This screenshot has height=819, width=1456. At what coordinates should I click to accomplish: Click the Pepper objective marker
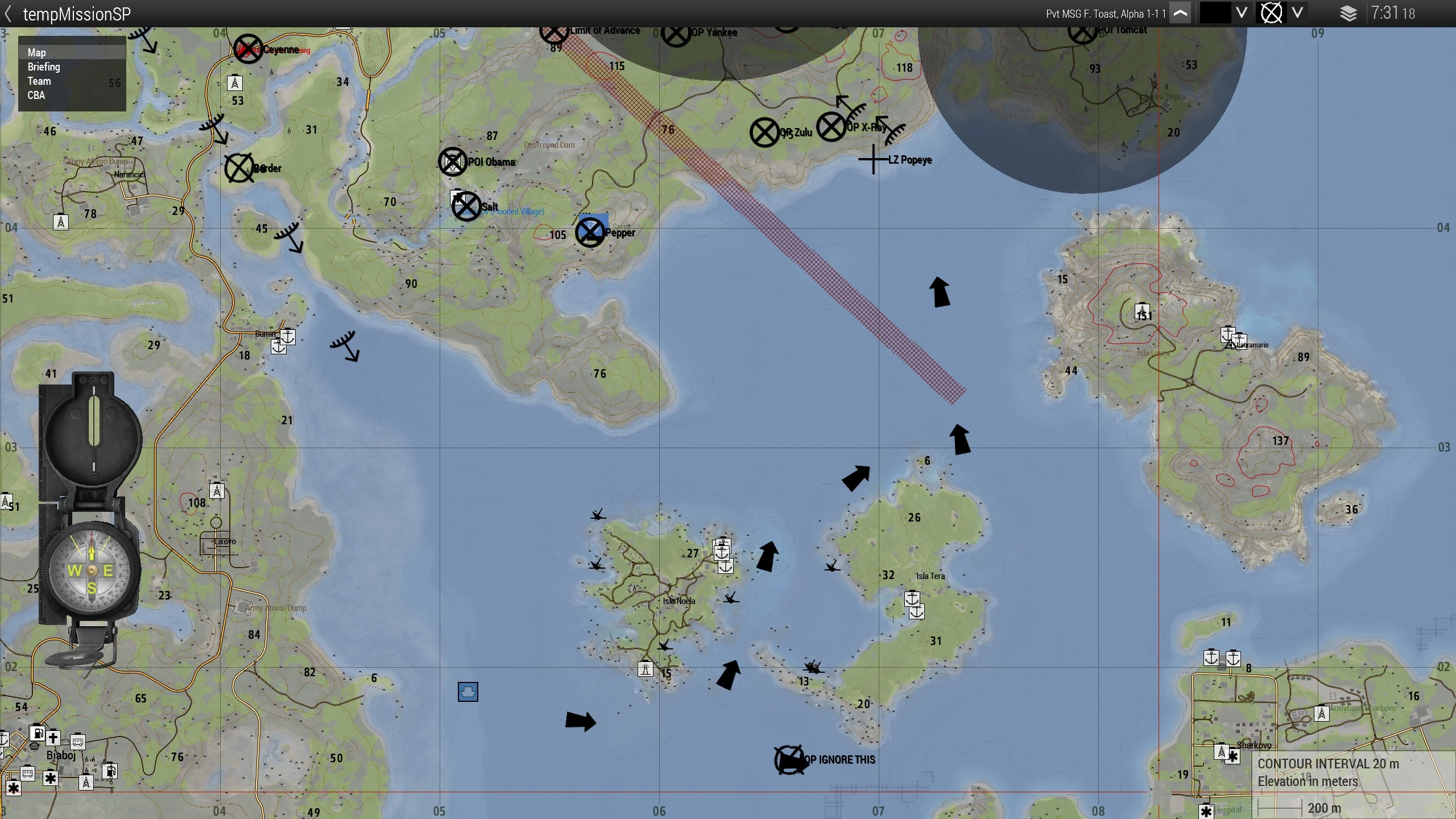click(590, 232)
